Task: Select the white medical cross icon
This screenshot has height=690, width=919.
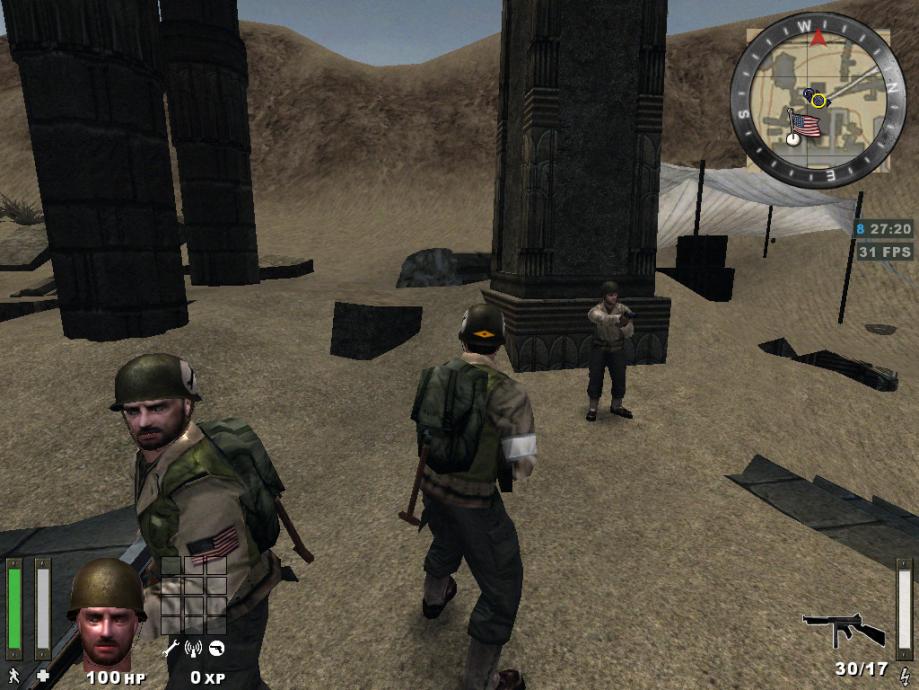Action: click(x=43, y=677)
